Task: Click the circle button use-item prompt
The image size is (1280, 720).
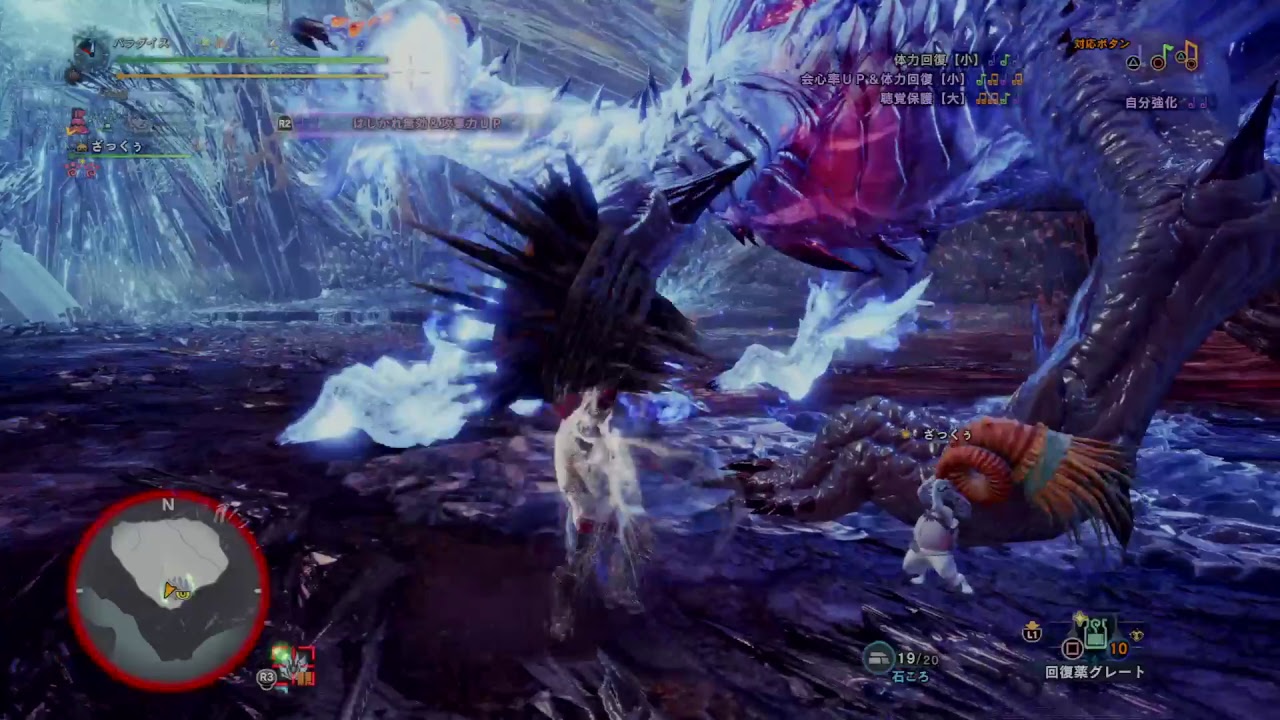Action: tap(1073, 649)
